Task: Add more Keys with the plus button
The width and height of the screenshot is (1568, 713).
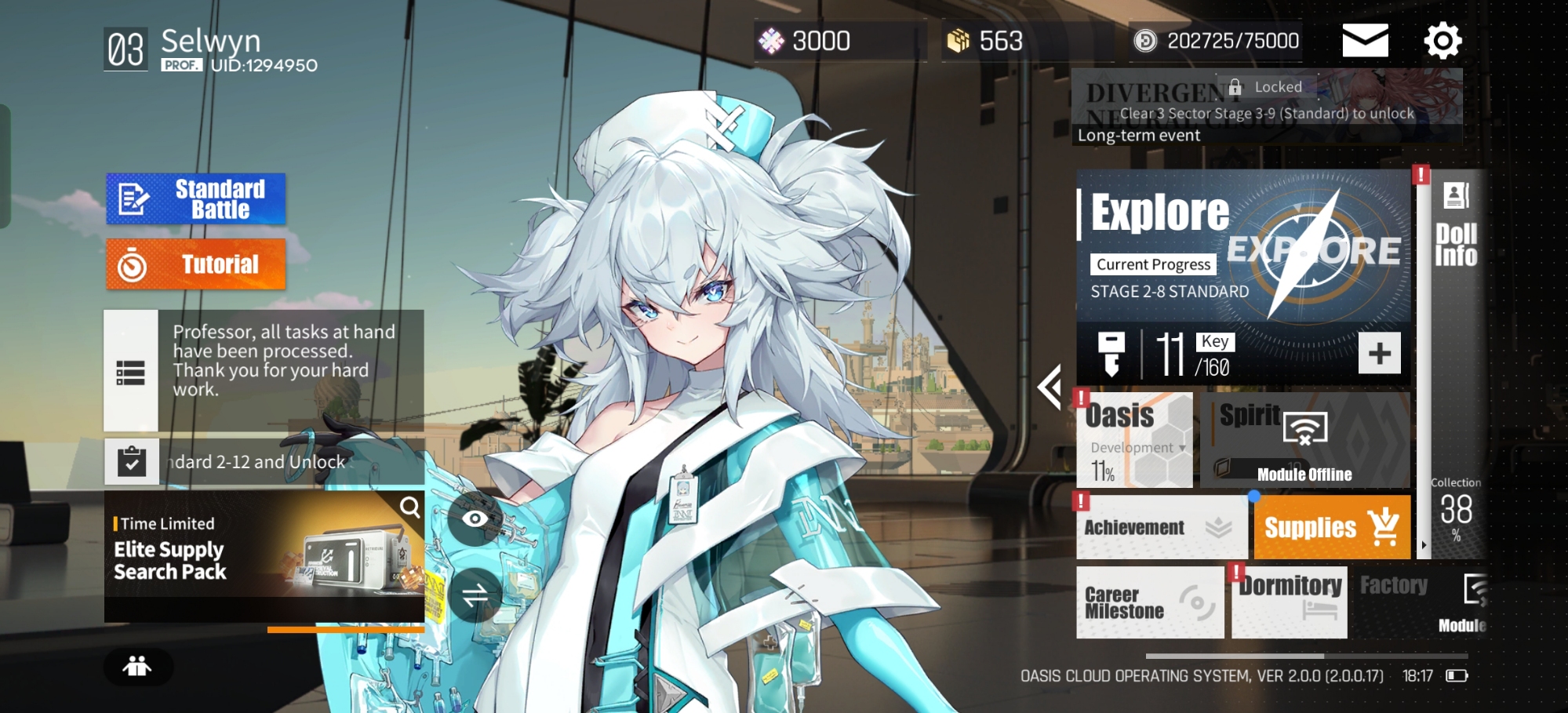Action: point(1379,354)
